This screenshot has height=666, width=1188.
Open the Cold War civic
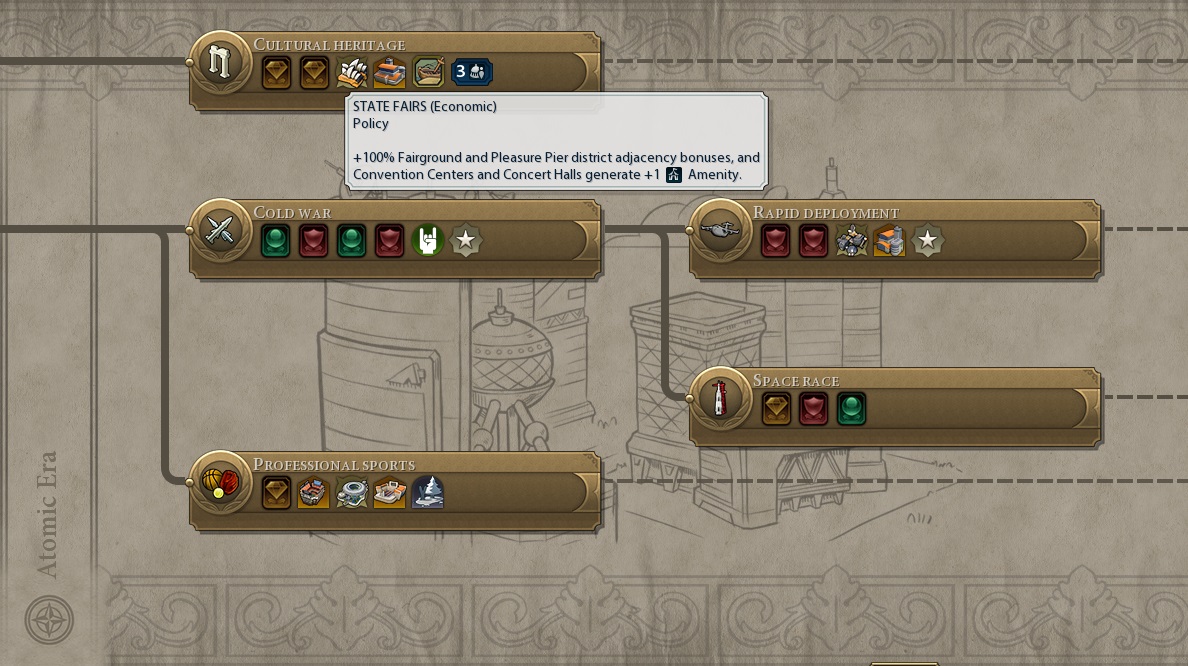pos(217,230)
